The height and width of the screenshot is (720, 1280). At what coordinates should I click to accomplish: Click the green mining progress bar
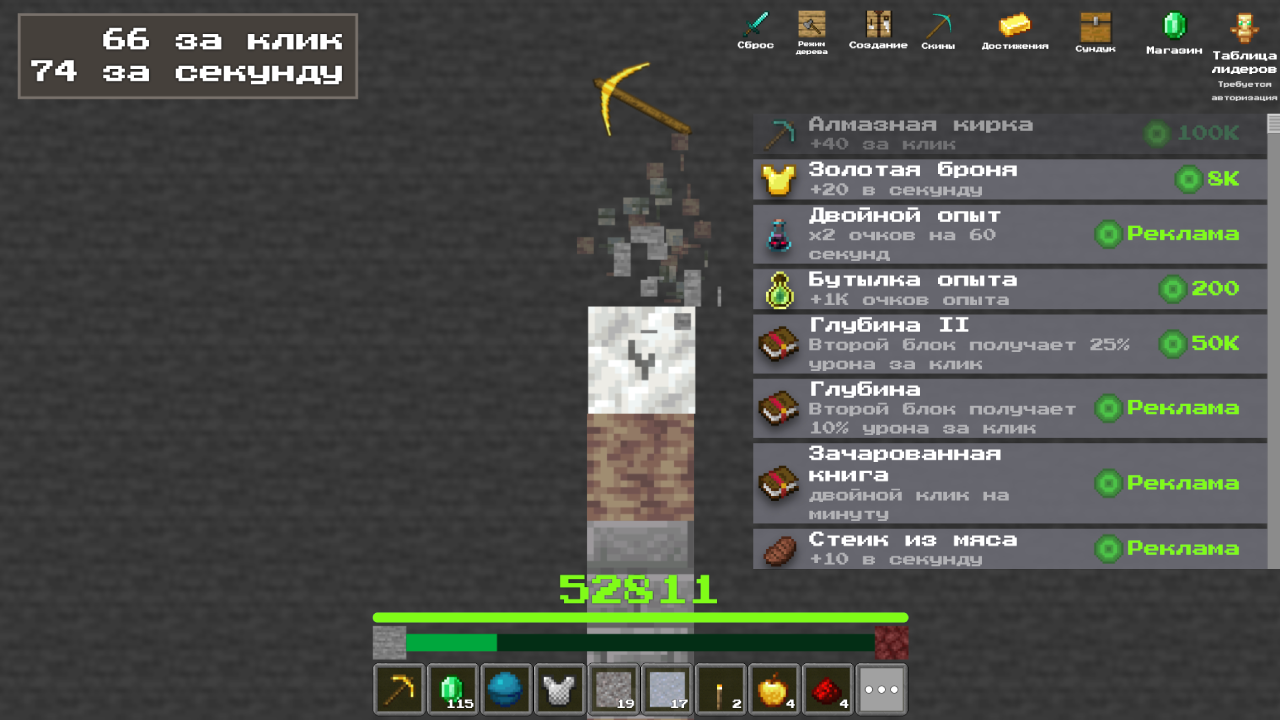pyautogui.click(x=640, y=615)
